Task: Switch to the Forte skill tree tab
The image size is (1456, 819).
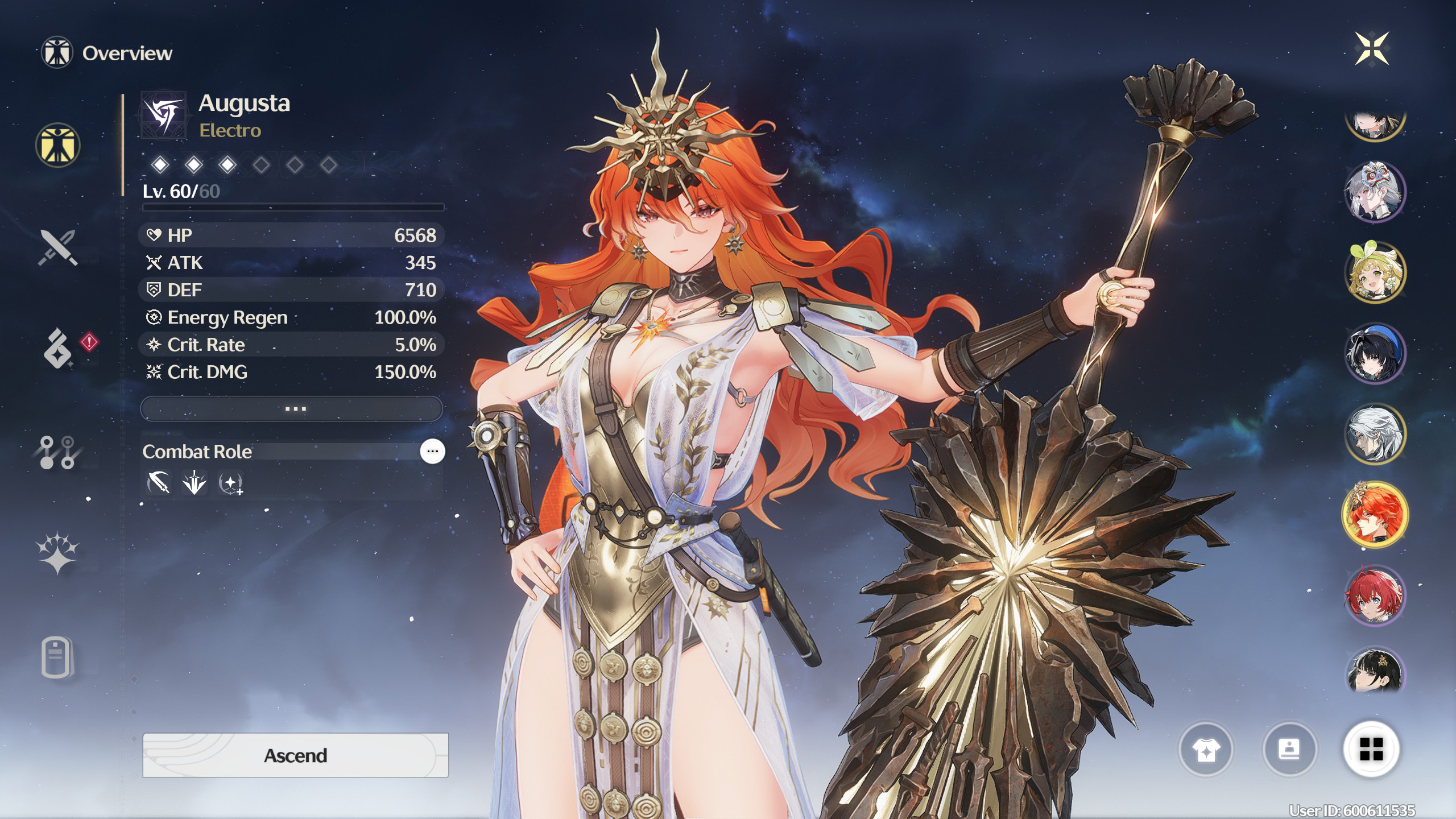Action: [57, 453]
